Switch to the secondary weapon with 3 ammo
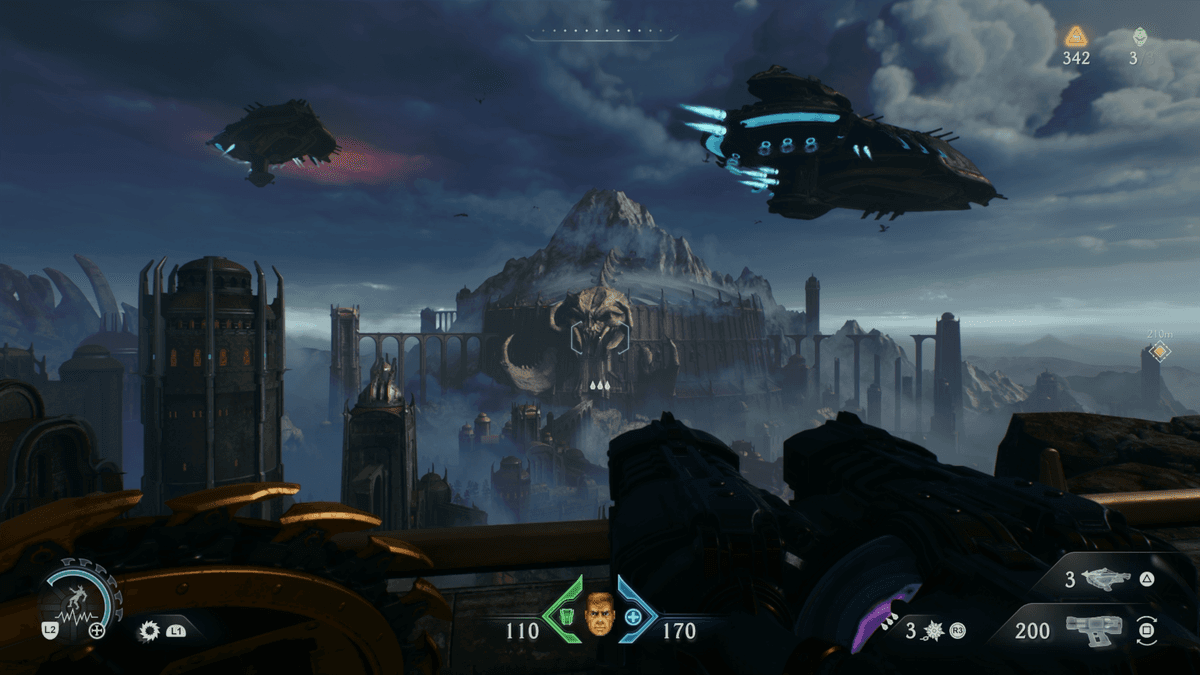 [x=1103, y=578]
